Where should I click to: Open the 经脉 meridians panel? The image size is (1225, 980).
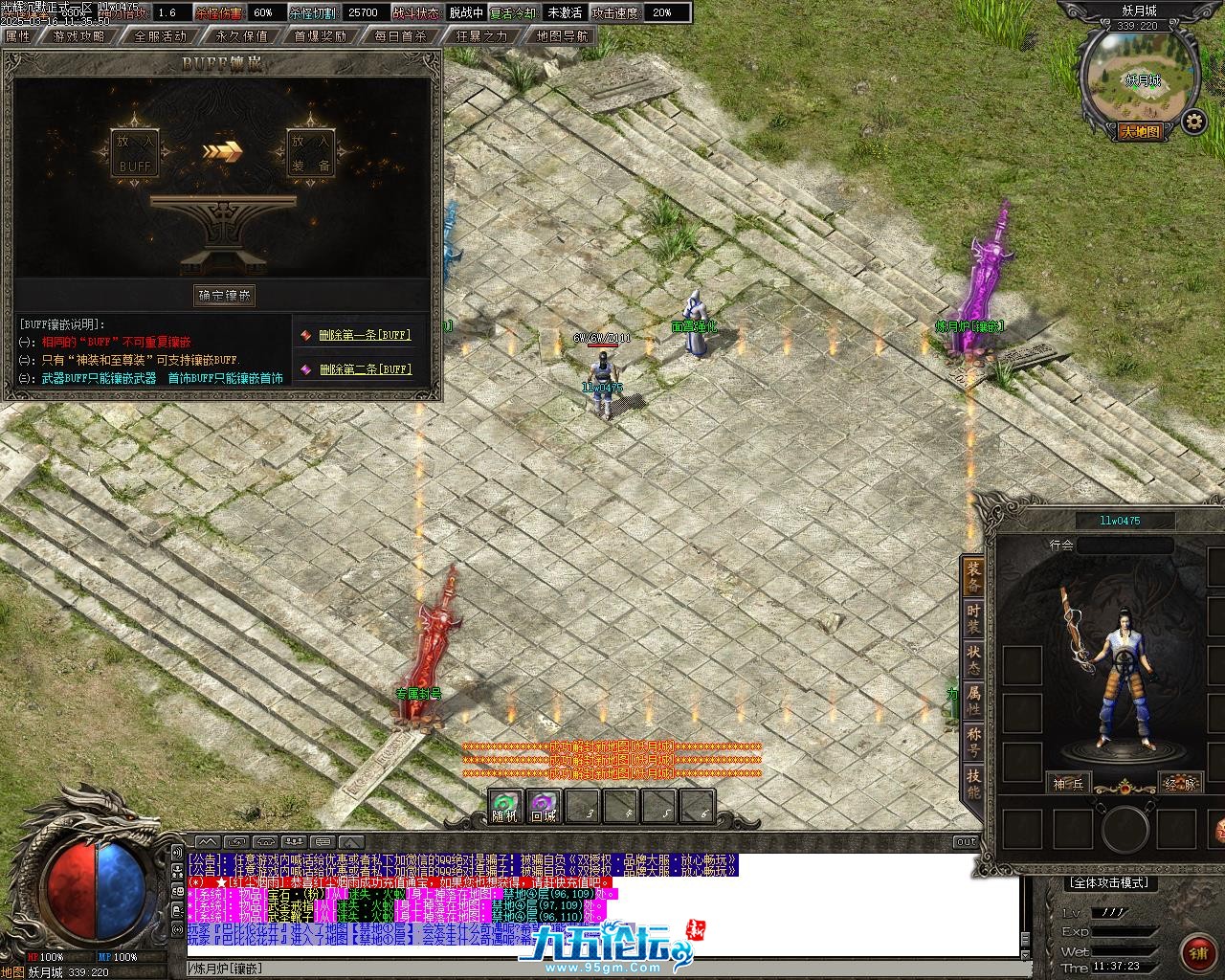1179,783
